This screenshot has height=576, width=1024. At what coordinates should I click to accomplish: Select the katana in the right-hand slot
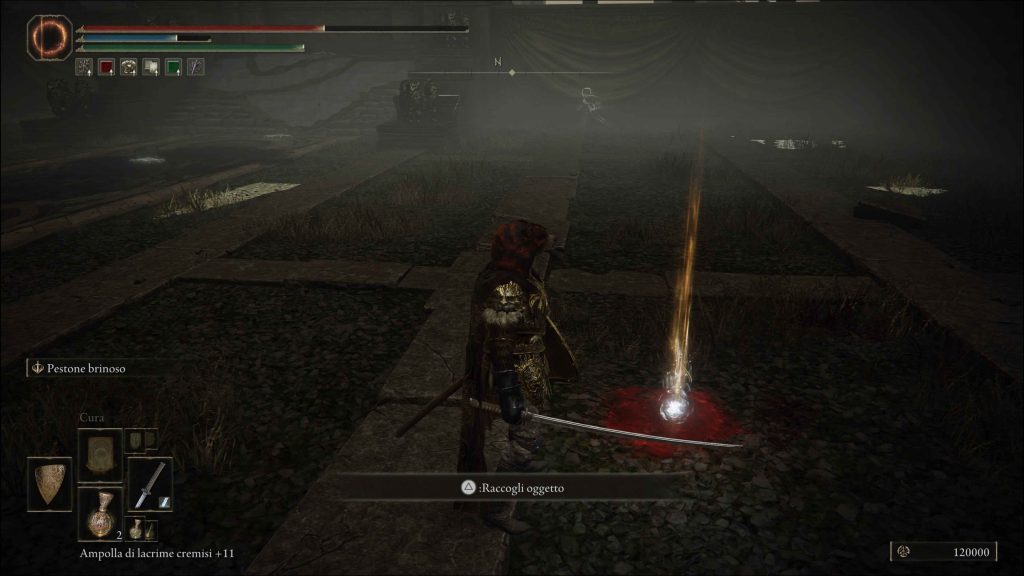(x=149, y=484)
